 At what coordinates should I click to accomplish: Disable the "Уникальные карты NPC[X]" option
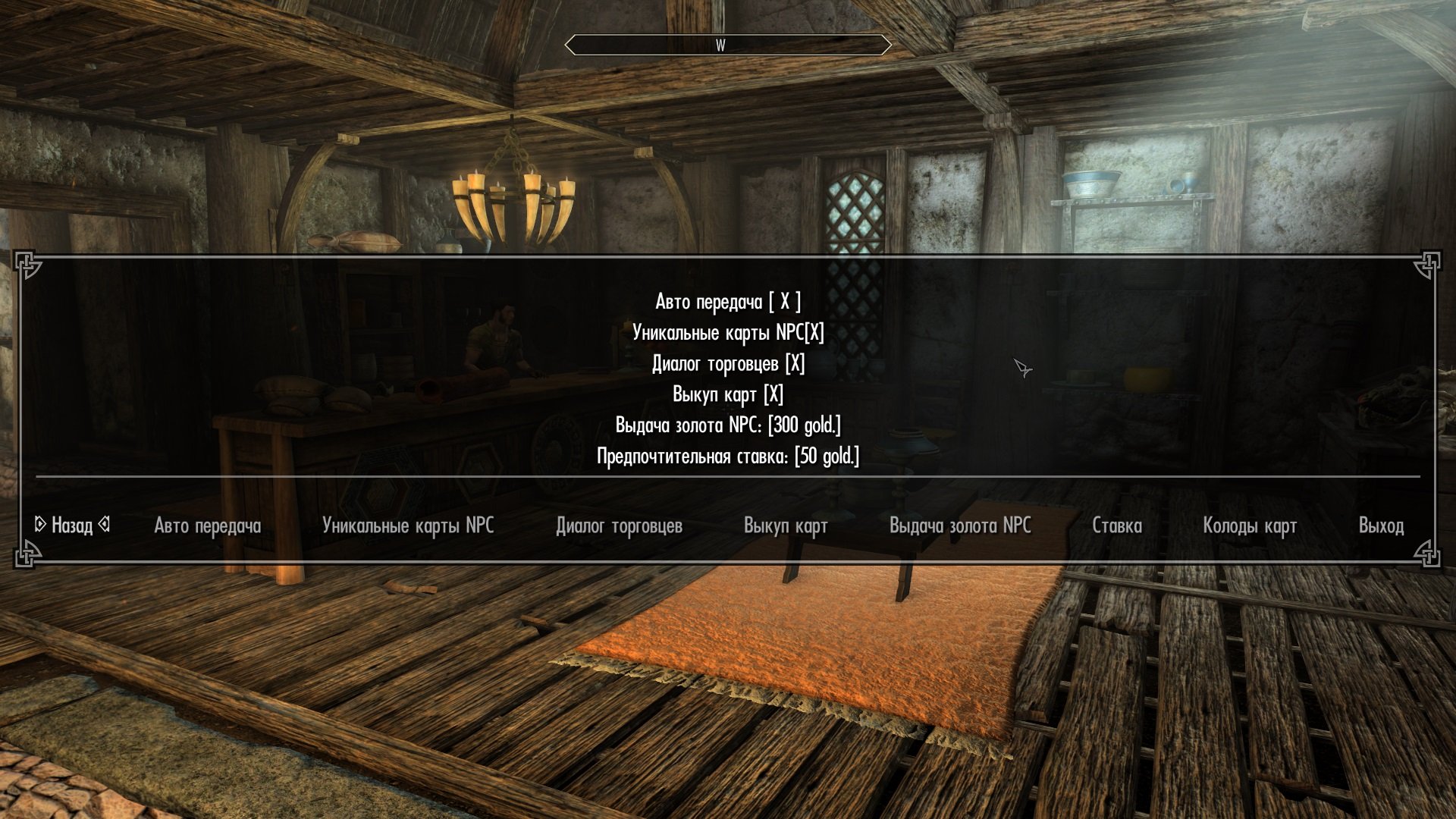point(729,331)
